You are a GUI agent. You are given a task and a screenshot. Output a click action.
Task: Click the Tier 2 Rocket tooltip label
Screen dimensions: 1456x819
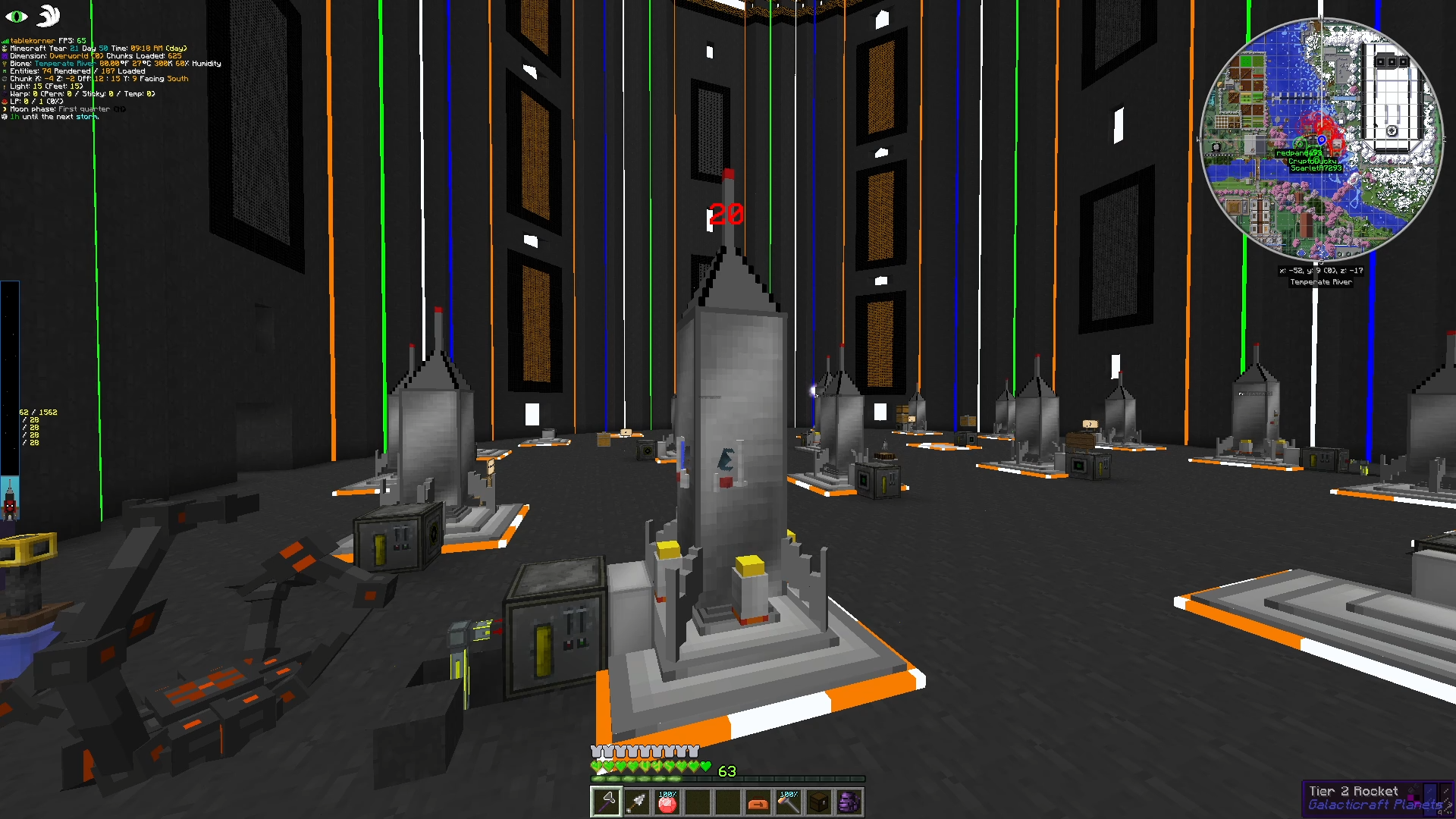point(1353,791)
